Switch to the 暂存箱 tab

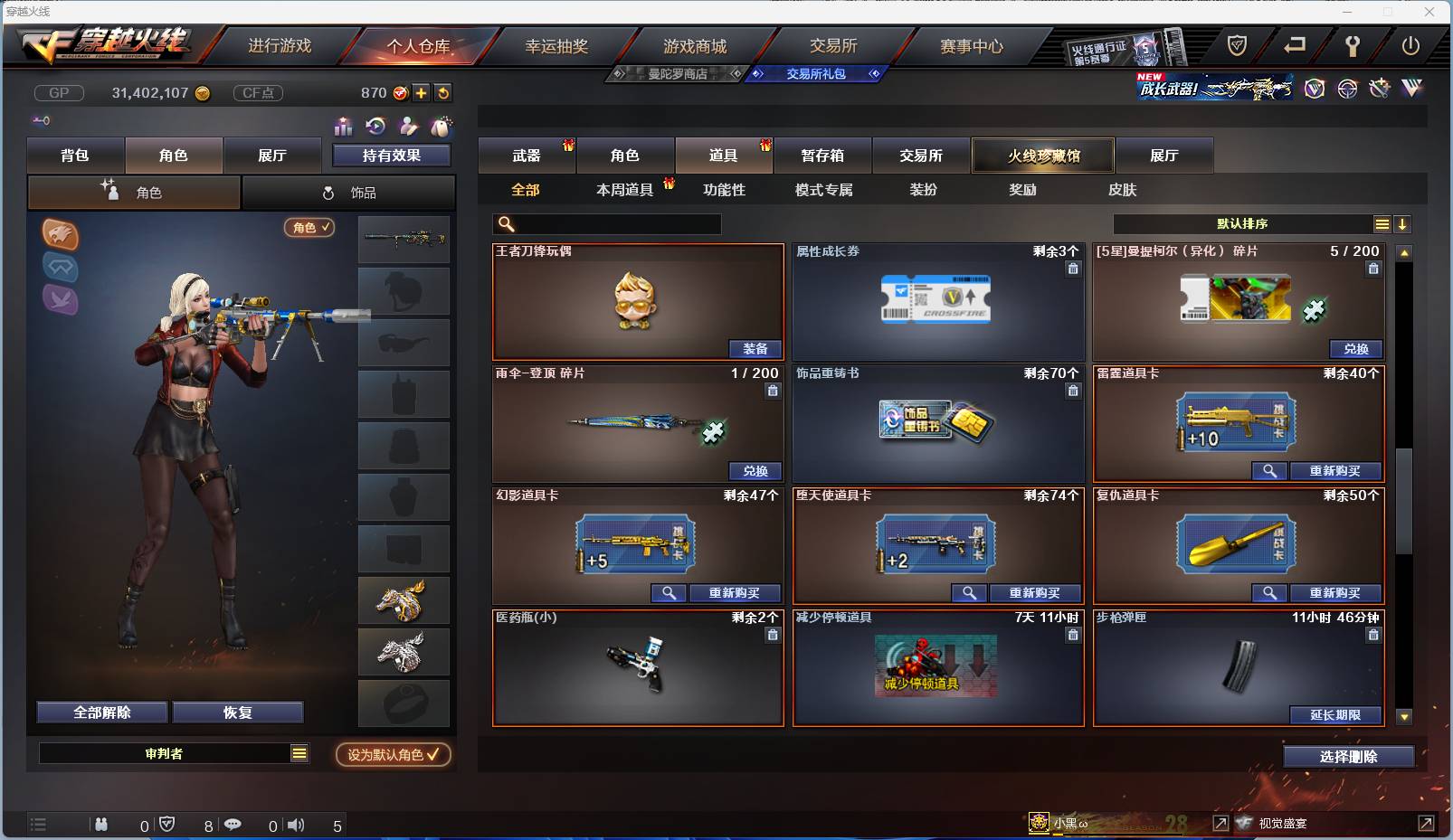point(821,156)
